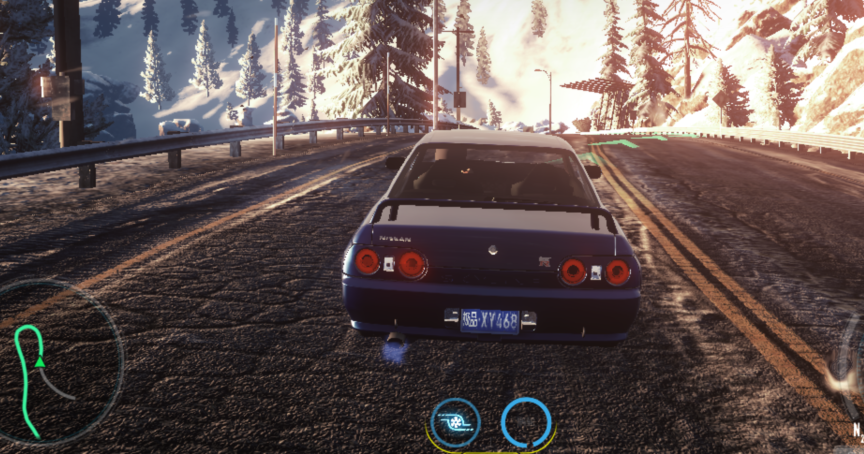Image resolution: width=864 pixels, height=454 pixels.
Task: Select the empty blue ring ability slot
Action: (526, 422)
